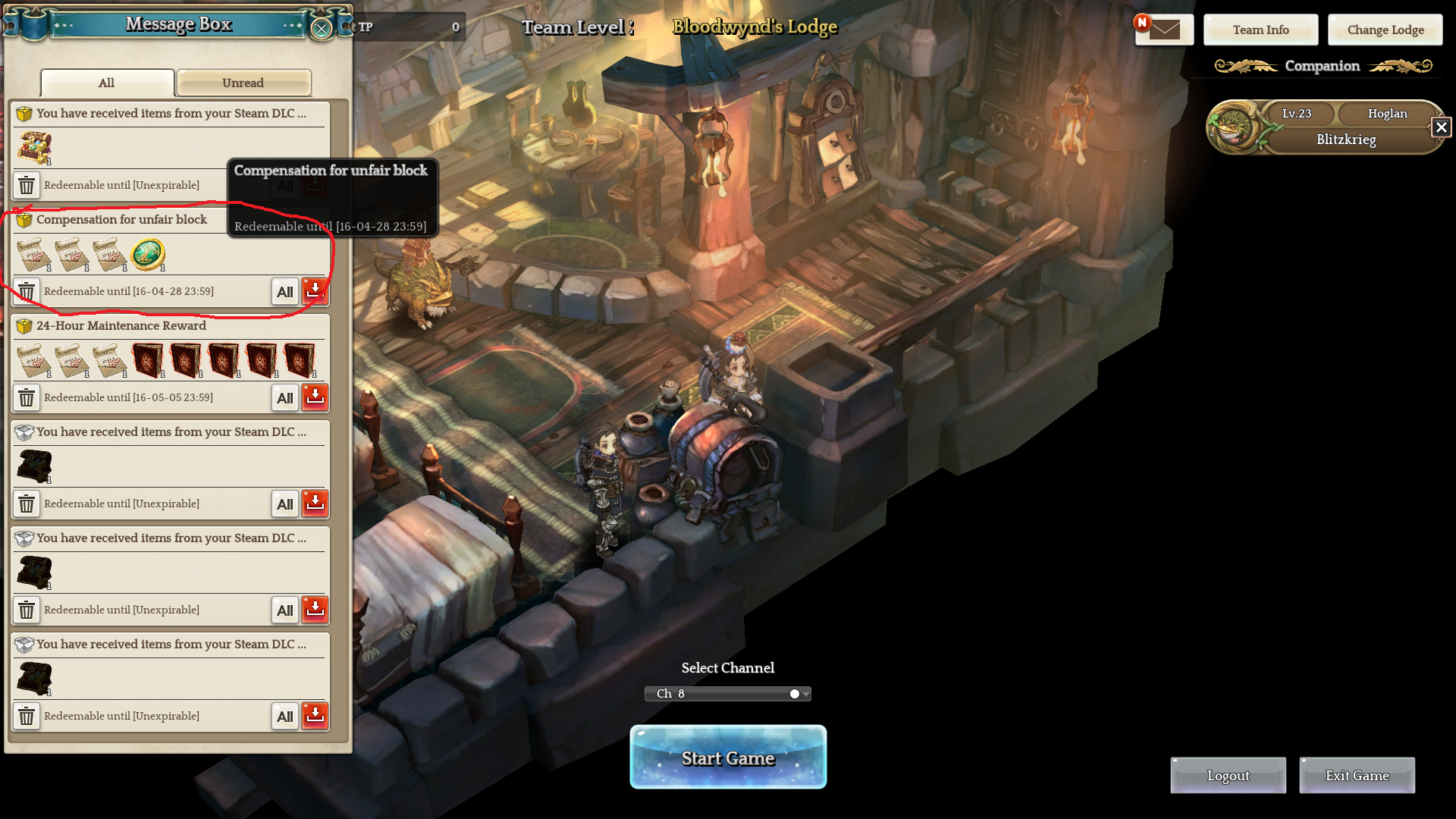Log out of the account
Screen dimensions: 1456x819
click(x=1228, y=775)
